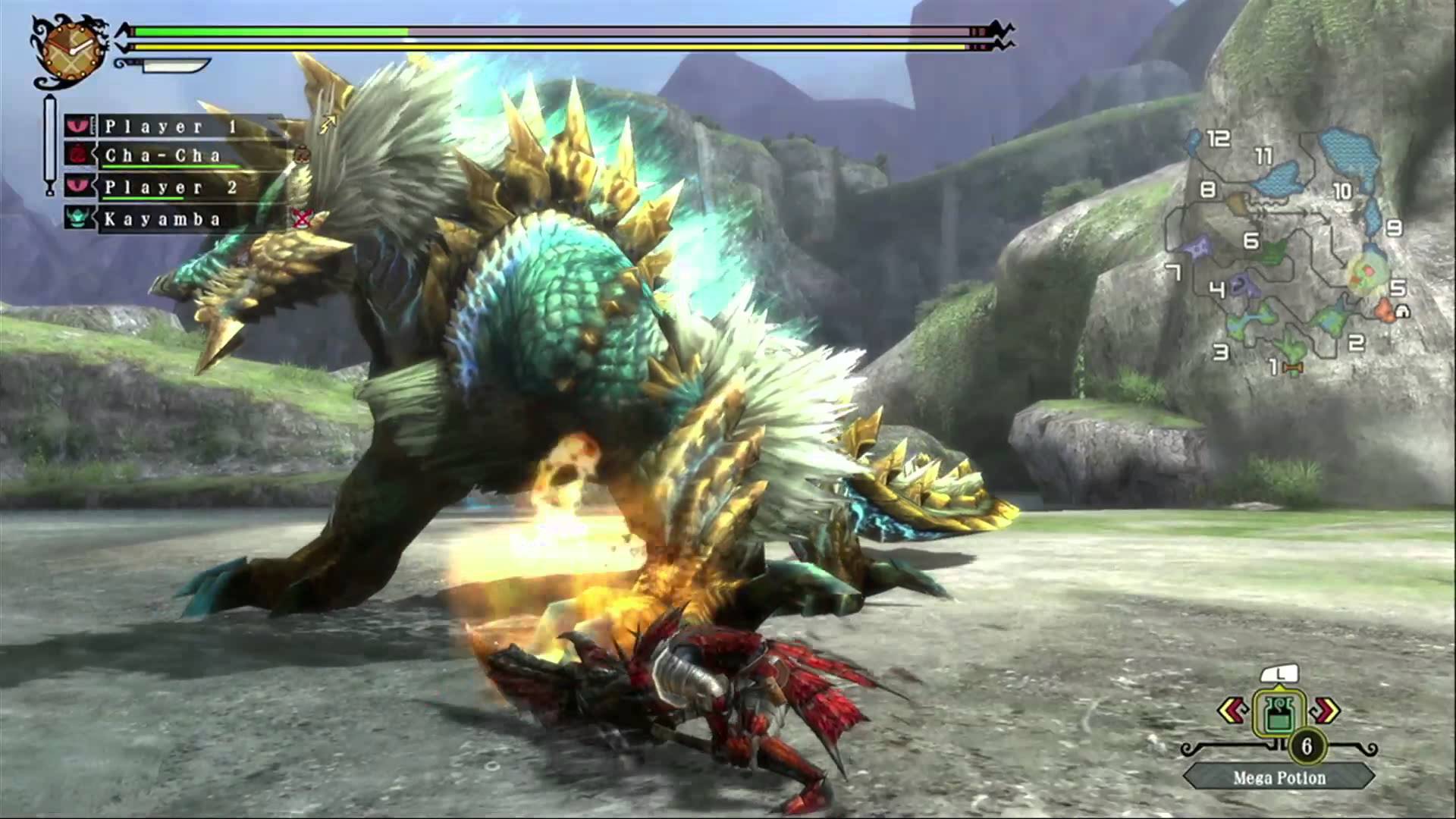This screenshot has width=1456, height=819.
Task: Toggle the thunder status icon near Player 1
Action: [x=329, y=124]
